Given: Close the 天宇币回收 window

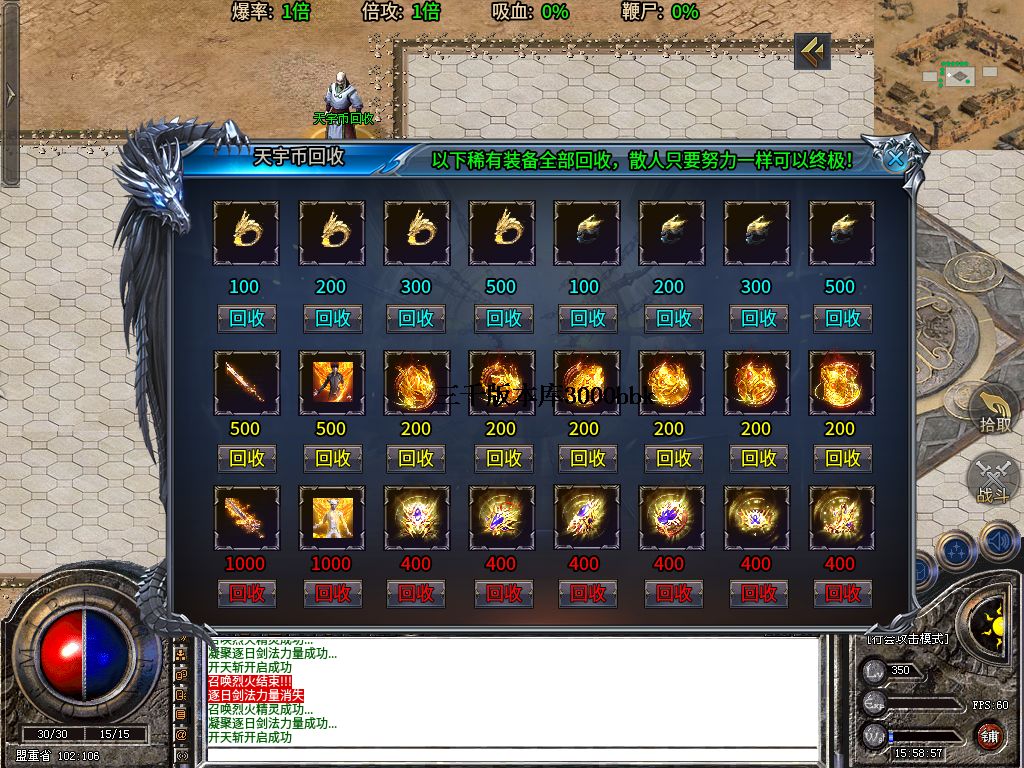Looking at the screenshot, I should coord(896,158).
